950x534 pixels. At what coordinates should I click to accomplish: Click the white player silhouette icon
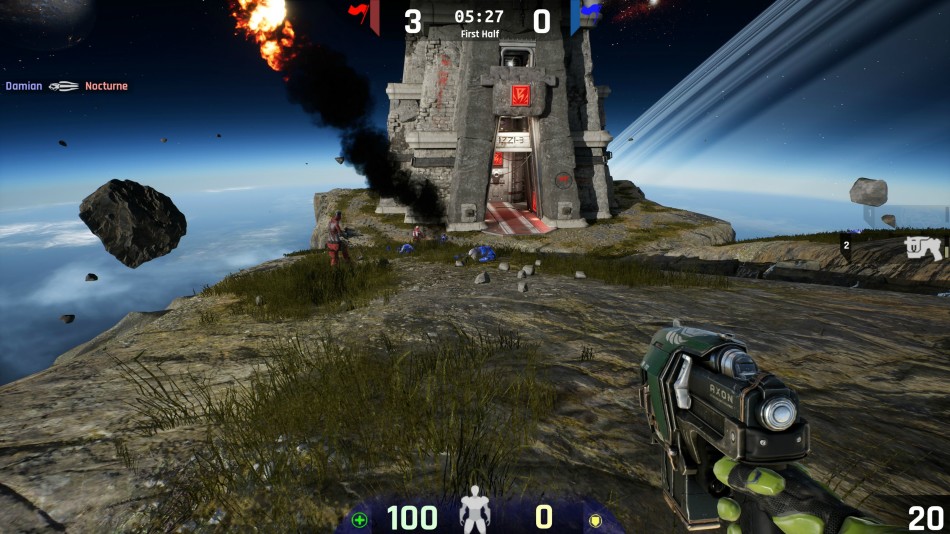(x=474, y=514)
